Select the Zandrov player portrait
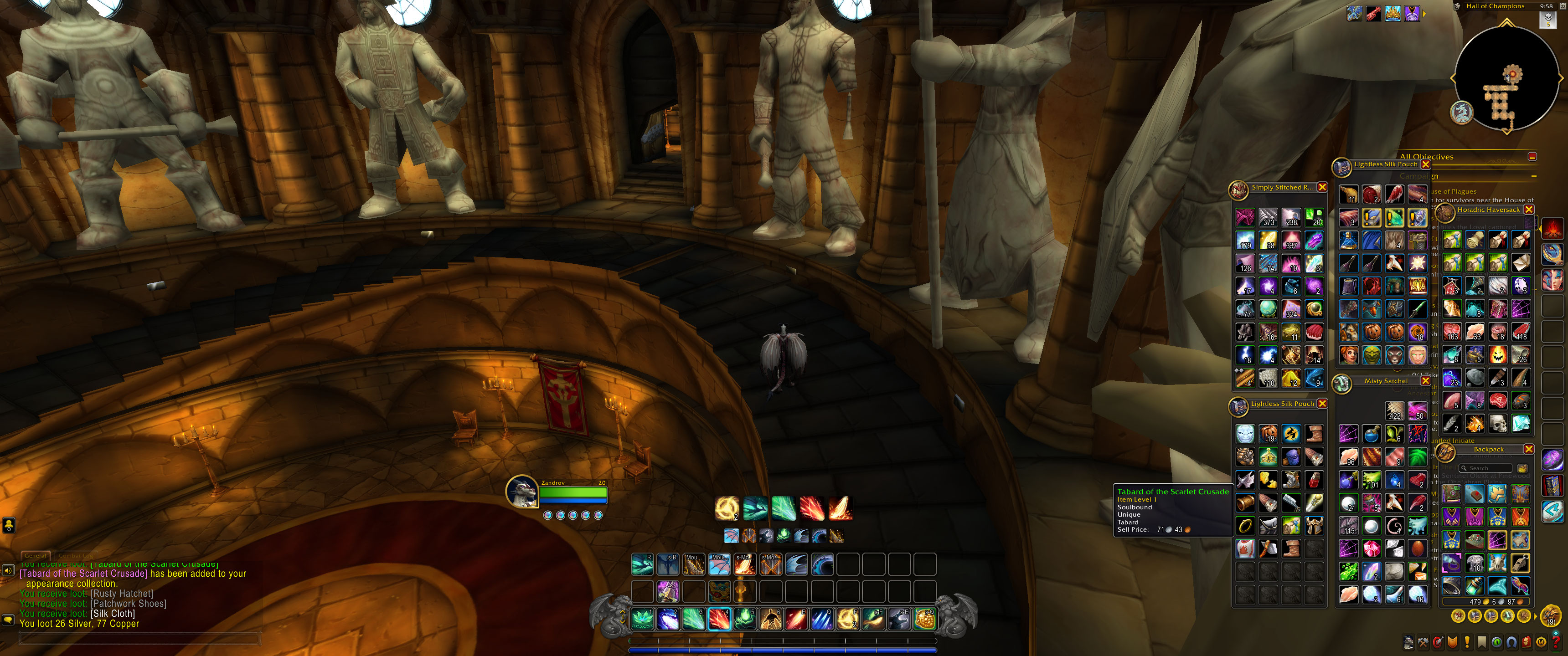 [x=522, y=492]
